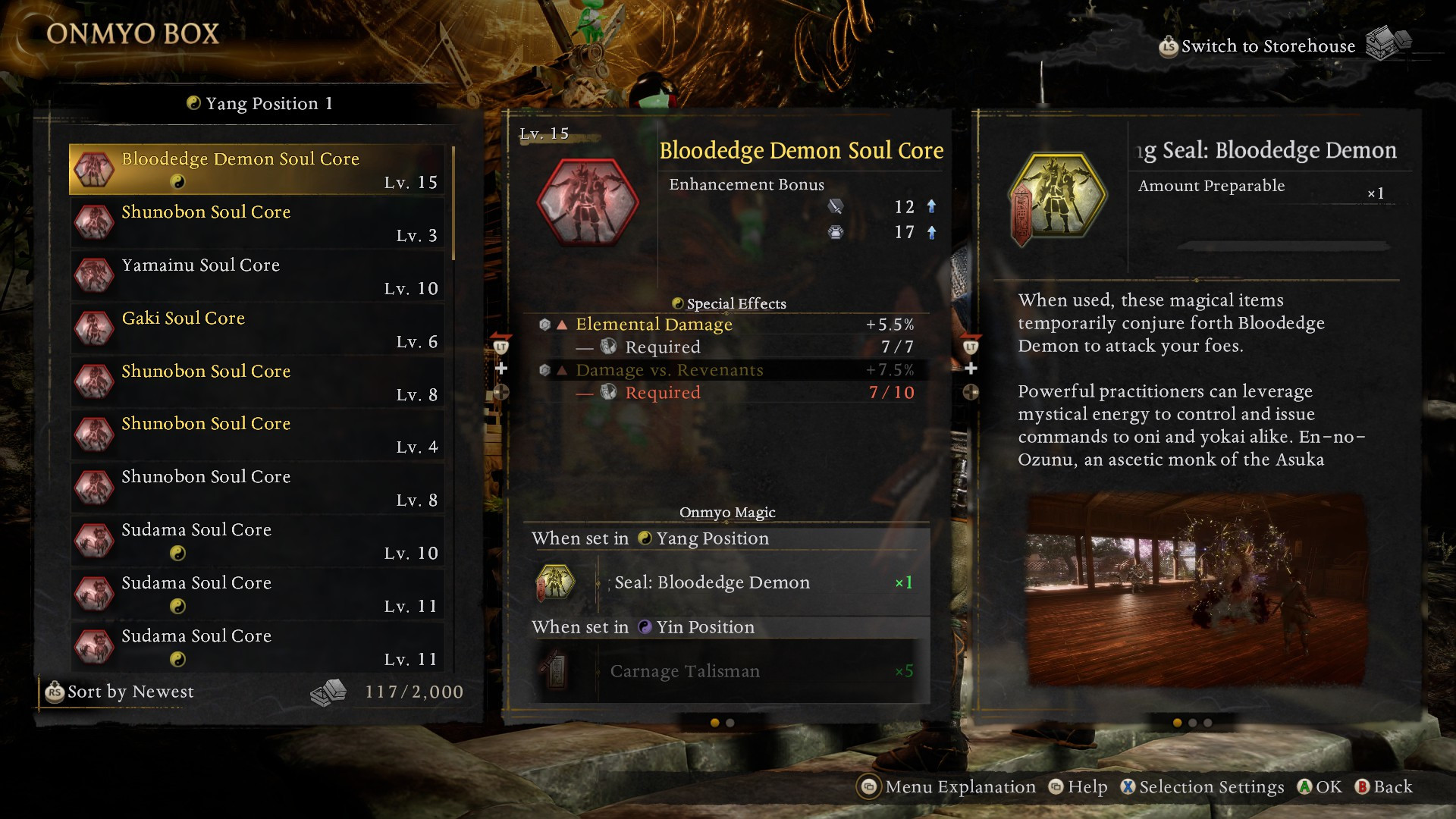
Task: Select the Sudama Soul Core Lv. 10
Action: pos(258,541)
